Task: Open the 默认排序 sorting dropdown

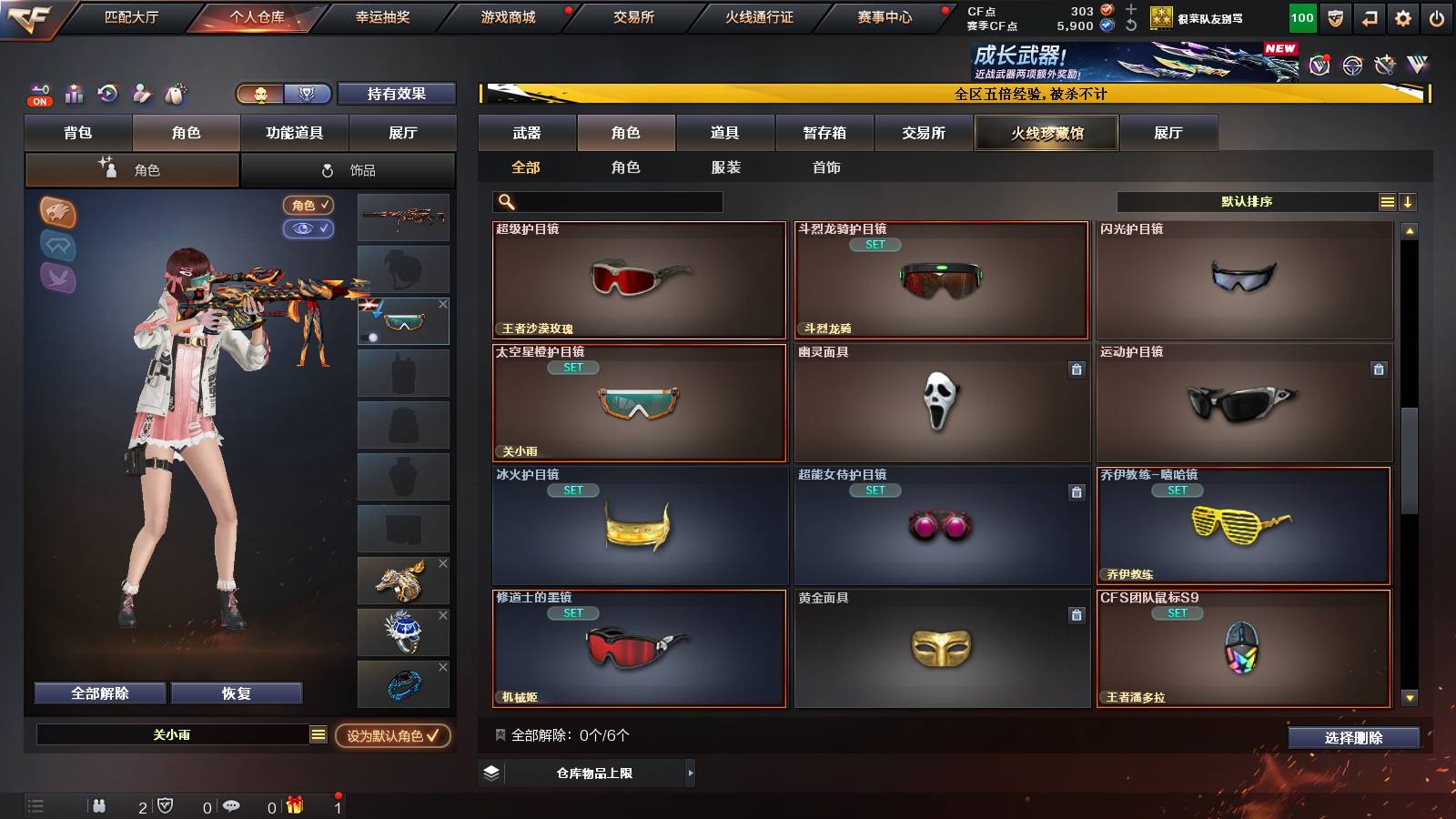Action: 1247,201
